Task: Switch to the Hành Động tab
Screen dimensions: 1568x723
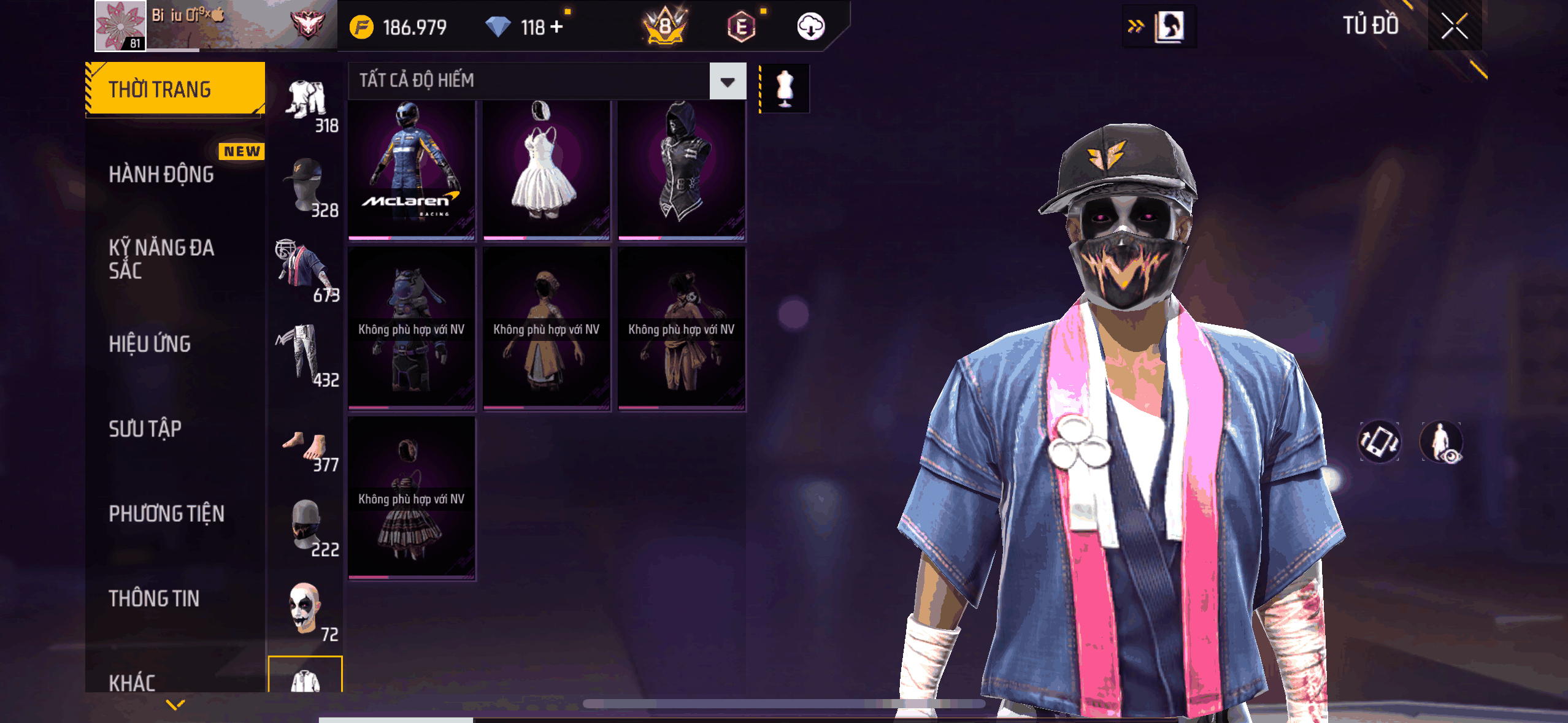Action: click(x=162, y=174)
